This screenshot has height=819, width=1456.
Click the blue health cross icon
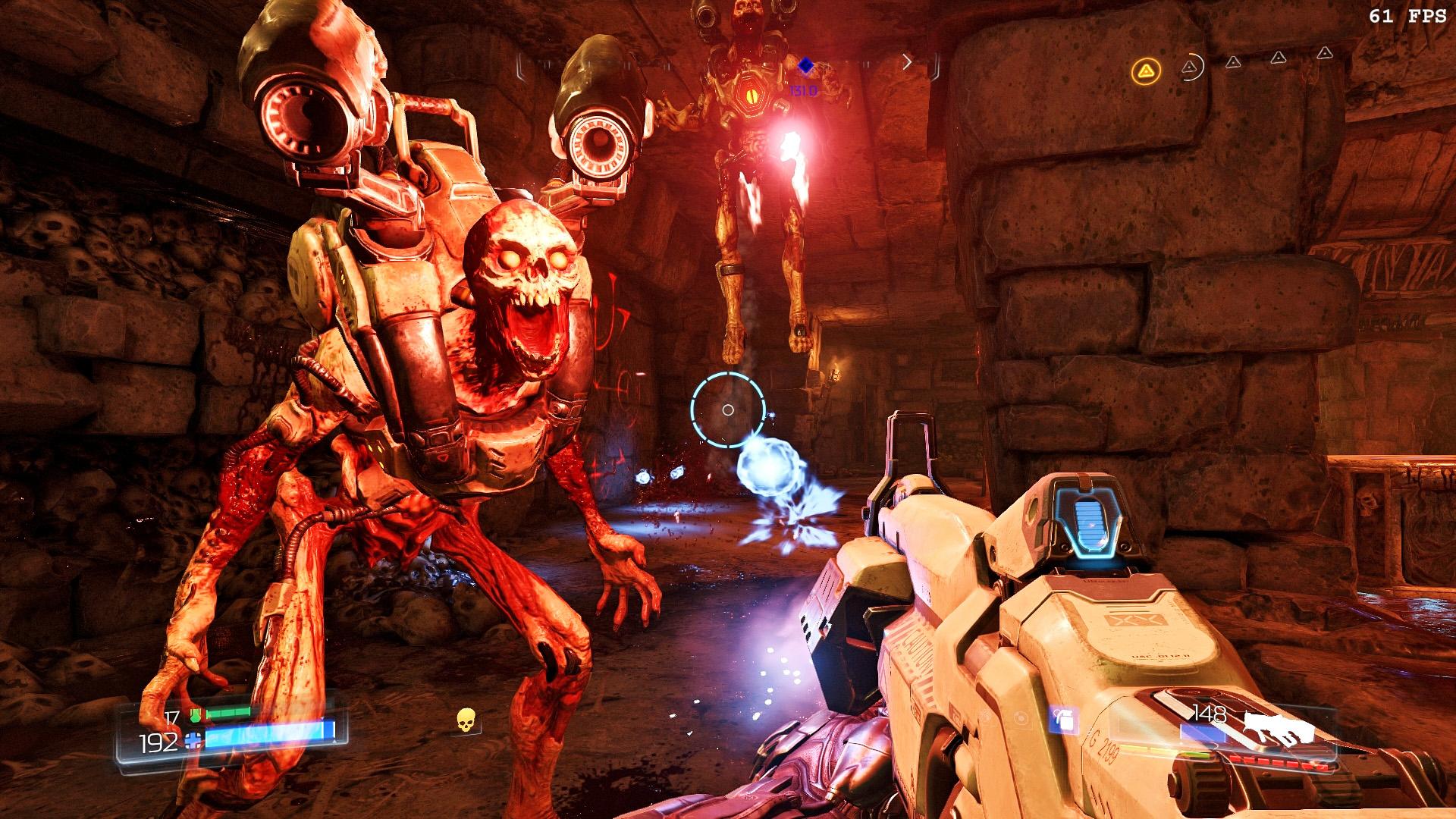tap(194, 741)
